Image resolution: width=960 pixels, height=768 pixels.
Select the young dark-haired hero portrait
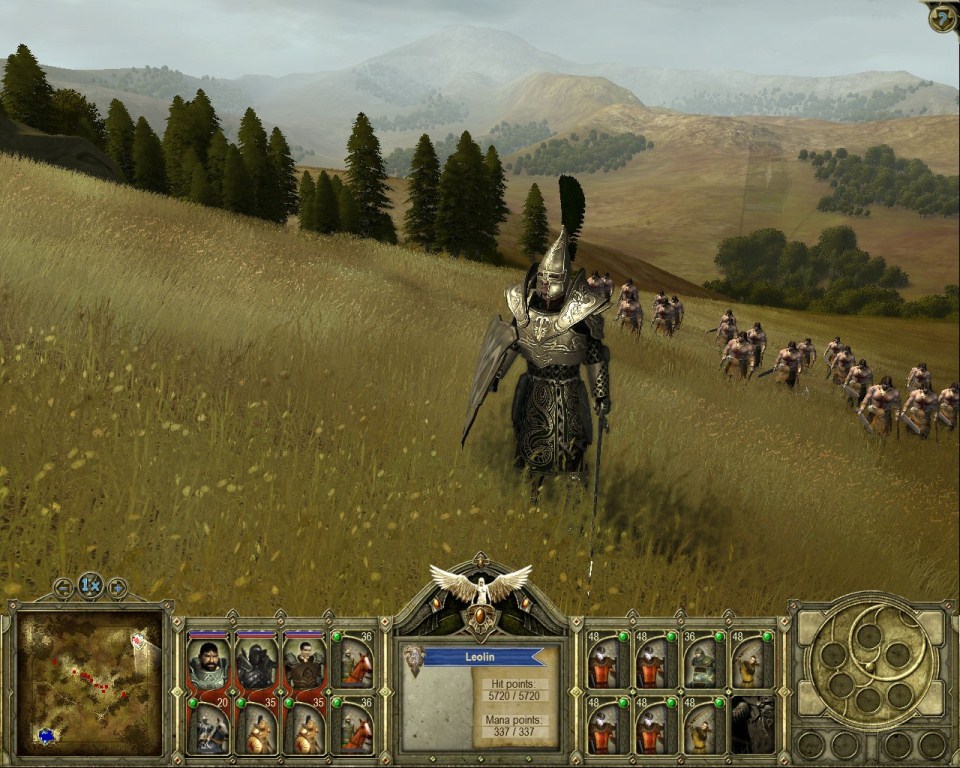coord(304,662)
